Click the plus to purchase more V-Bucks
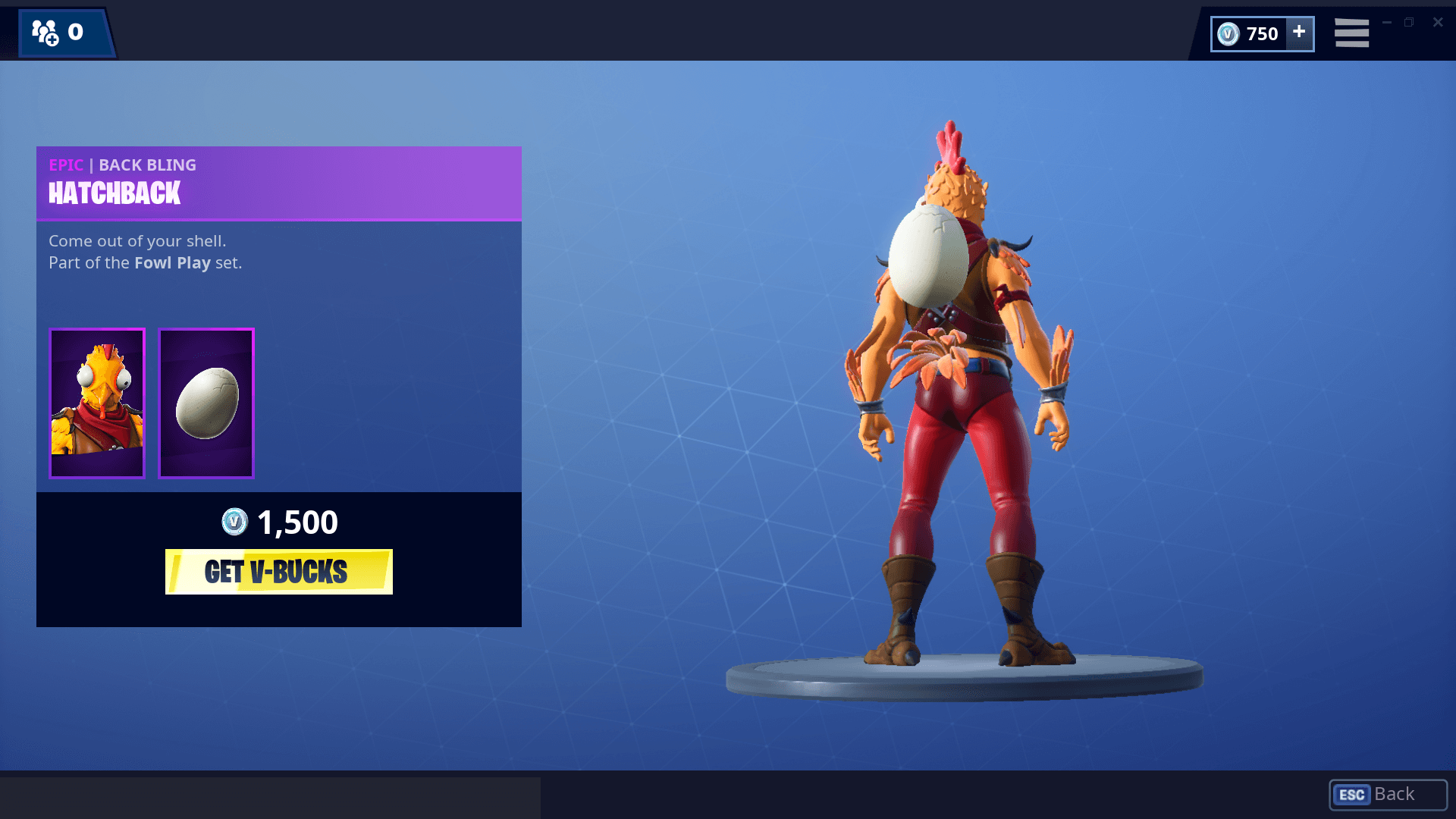1456x819 pixels. click(1298, 33)
